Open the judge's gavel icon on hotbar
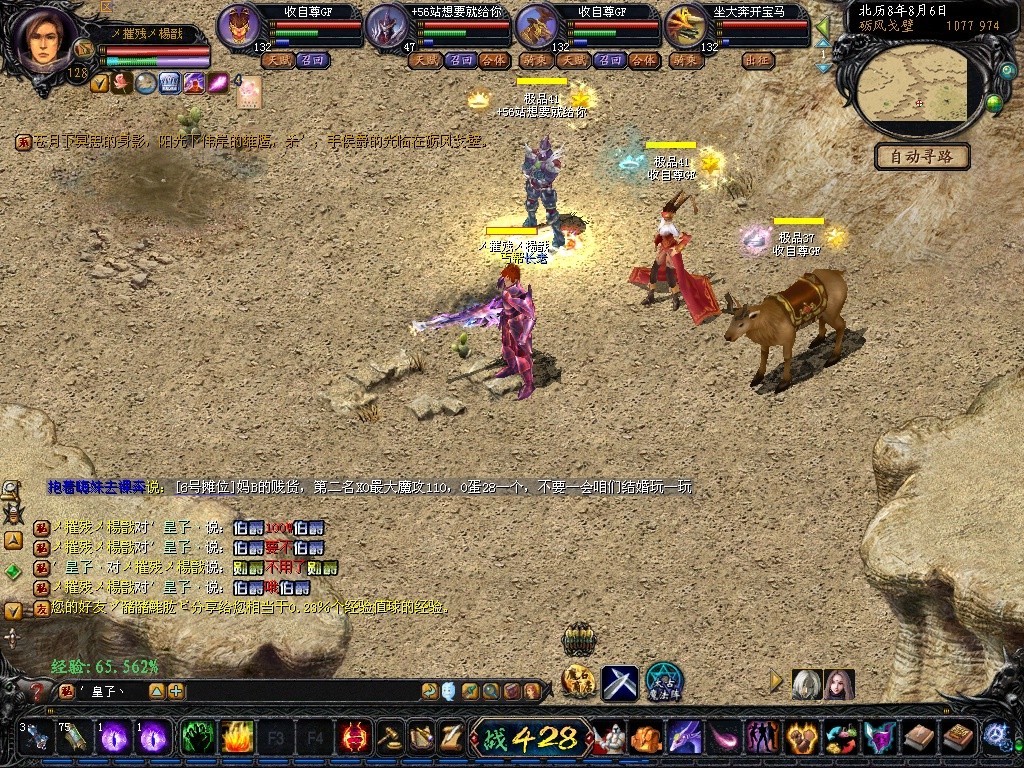 click(x=390, y=738)
